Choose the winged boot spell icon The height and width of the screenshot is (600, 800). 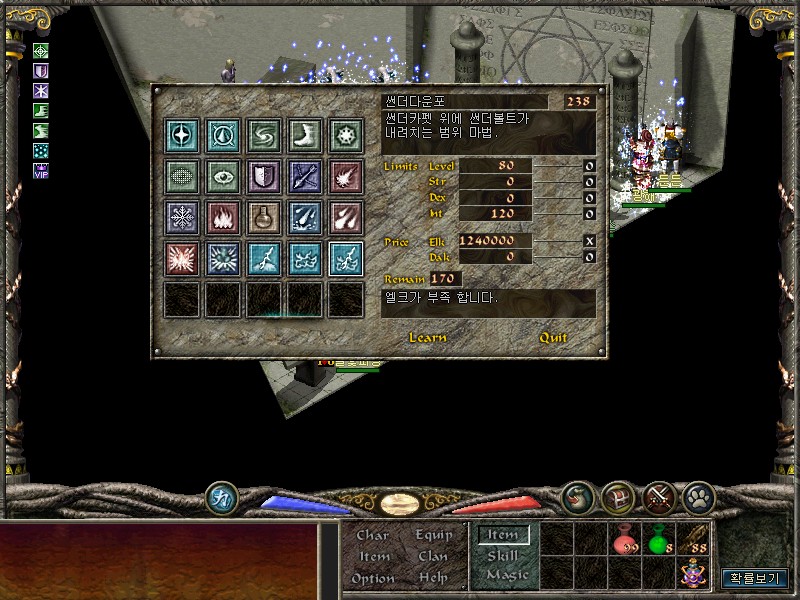click(x=305, y=135)
